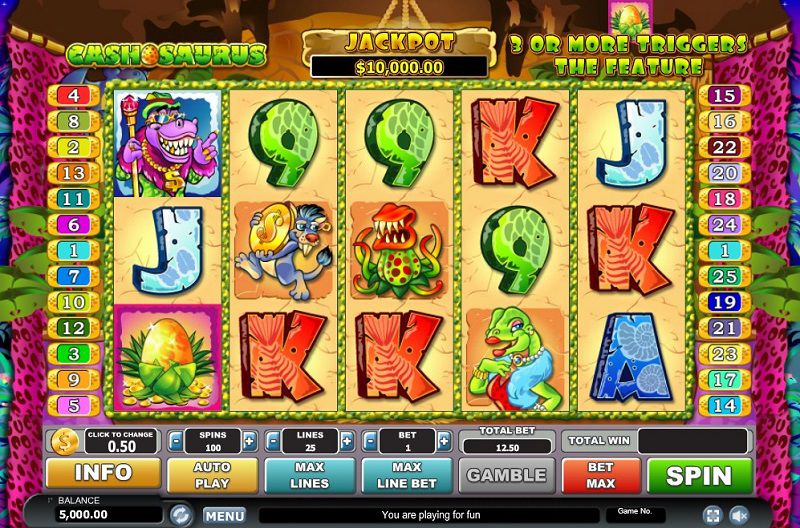Choose Max Line Bet
The width and height of the screenshot is (800, 528).
[x=406, y=475]
